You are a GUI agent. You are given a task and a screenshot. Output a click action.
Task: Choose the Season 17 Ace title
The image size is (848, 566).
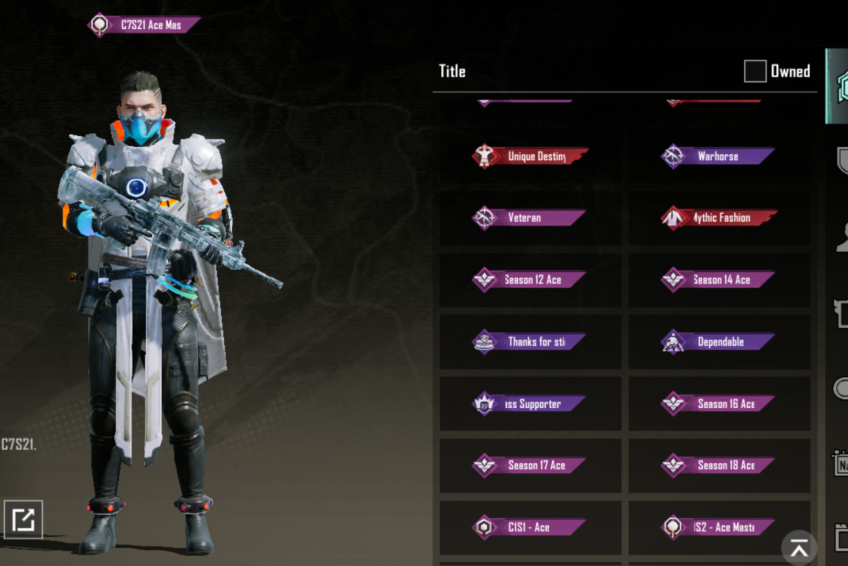(530, 465)
